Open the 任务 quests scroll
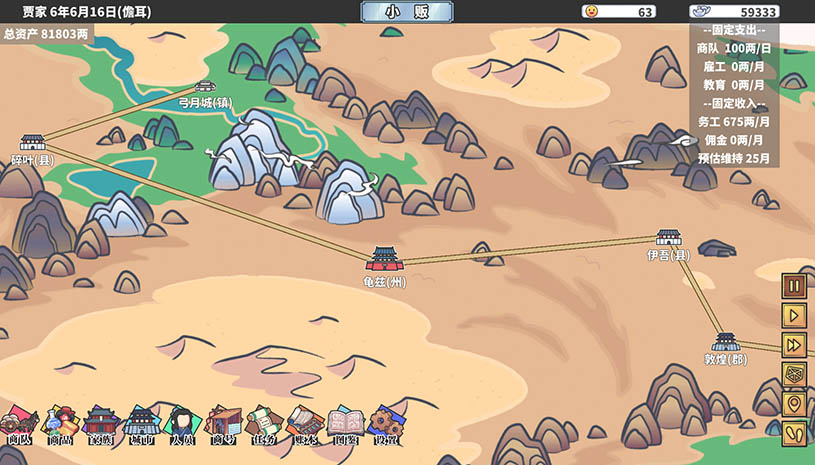This screenshot has width=815, height=465. point(263,425)
